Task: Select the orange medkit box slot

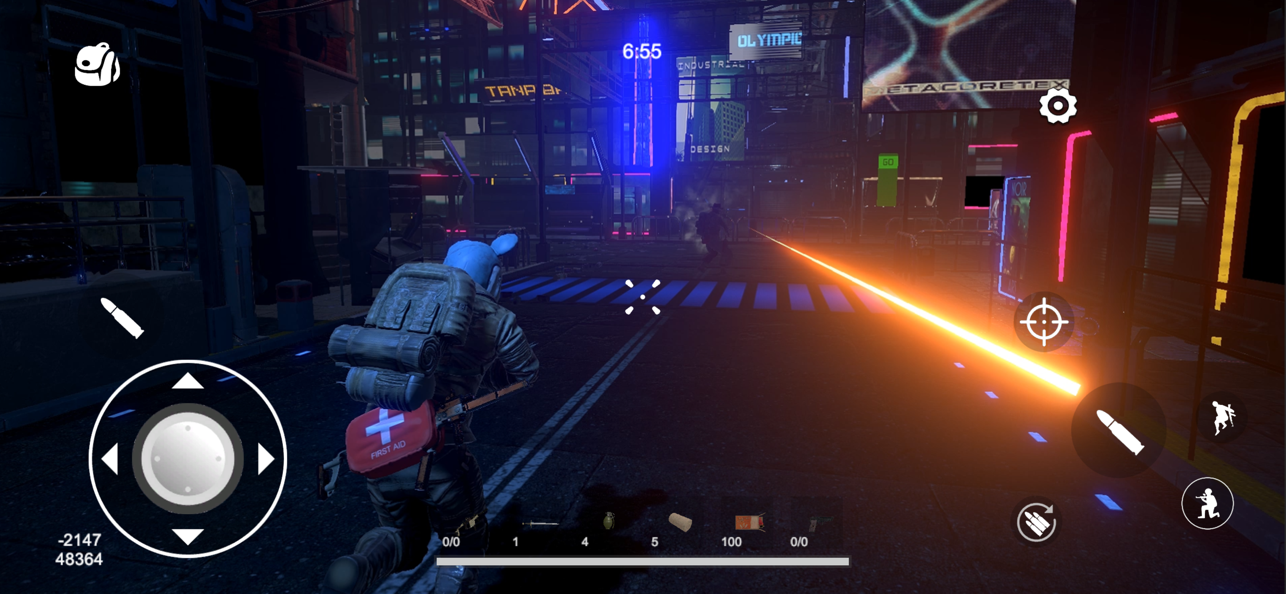Action: click(749, 523)
